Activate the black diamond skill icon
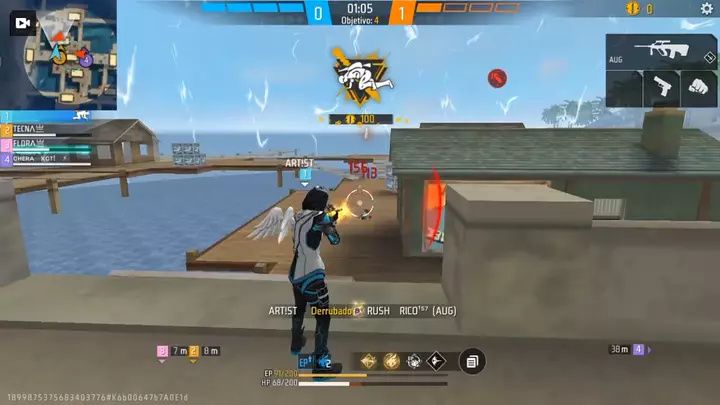720x405 pixels. (436, 361)
